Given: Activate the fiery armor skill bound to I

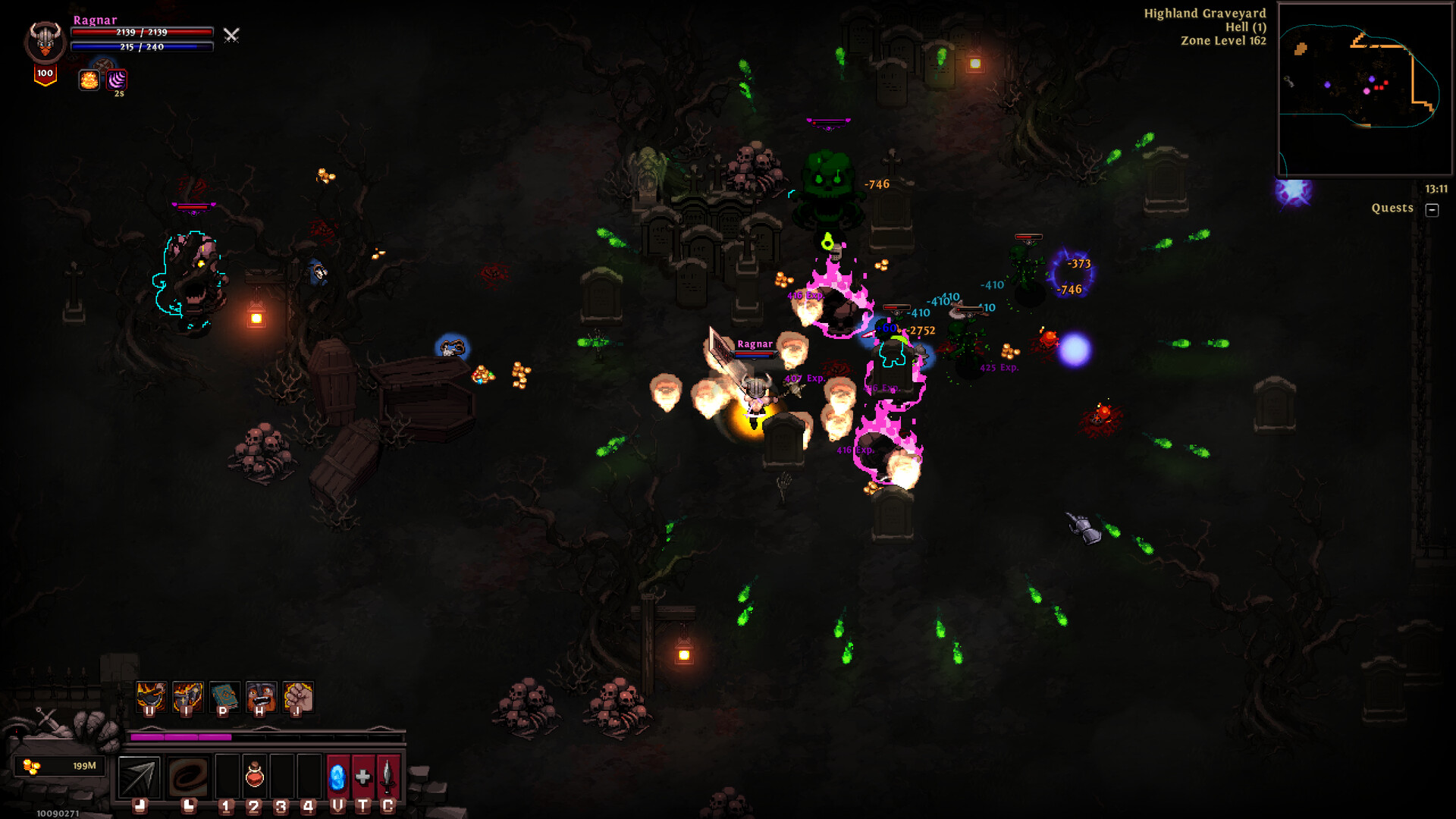Looking at the screenshot, I should tap(188, 696).
